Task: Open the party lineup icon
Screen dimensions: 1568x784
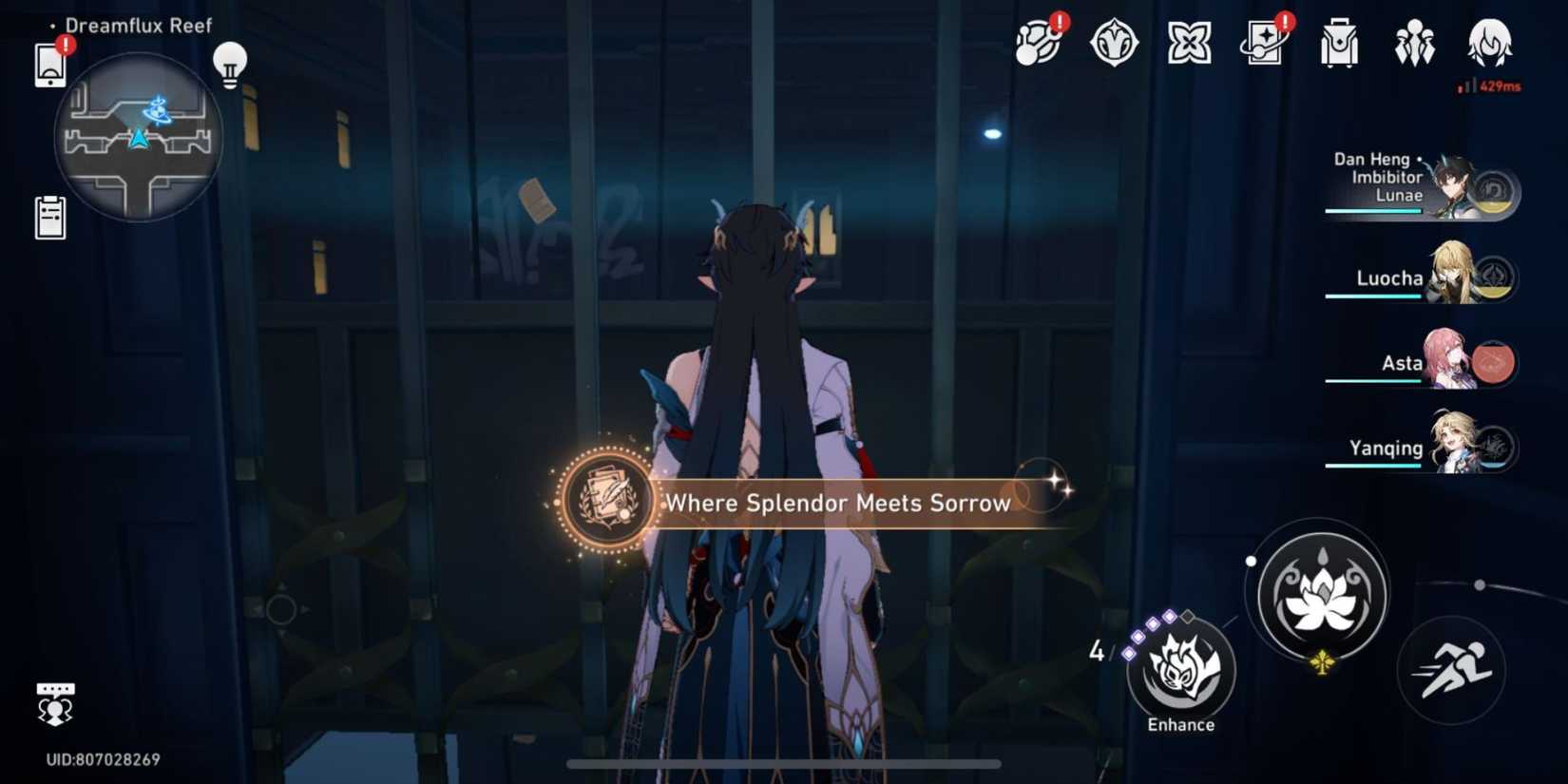Action: (1415, 43)
